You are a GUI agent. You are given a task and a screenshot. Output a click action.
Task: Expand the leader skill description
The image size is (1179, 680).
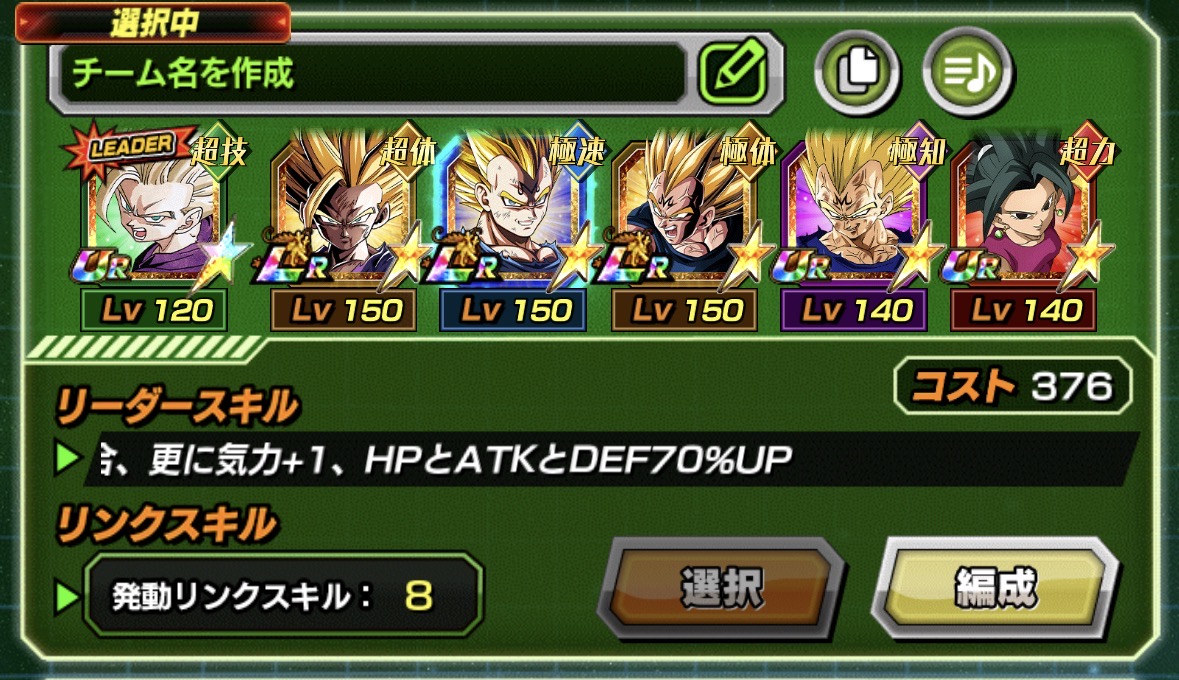pyautogui.click(x=600, y=459)
